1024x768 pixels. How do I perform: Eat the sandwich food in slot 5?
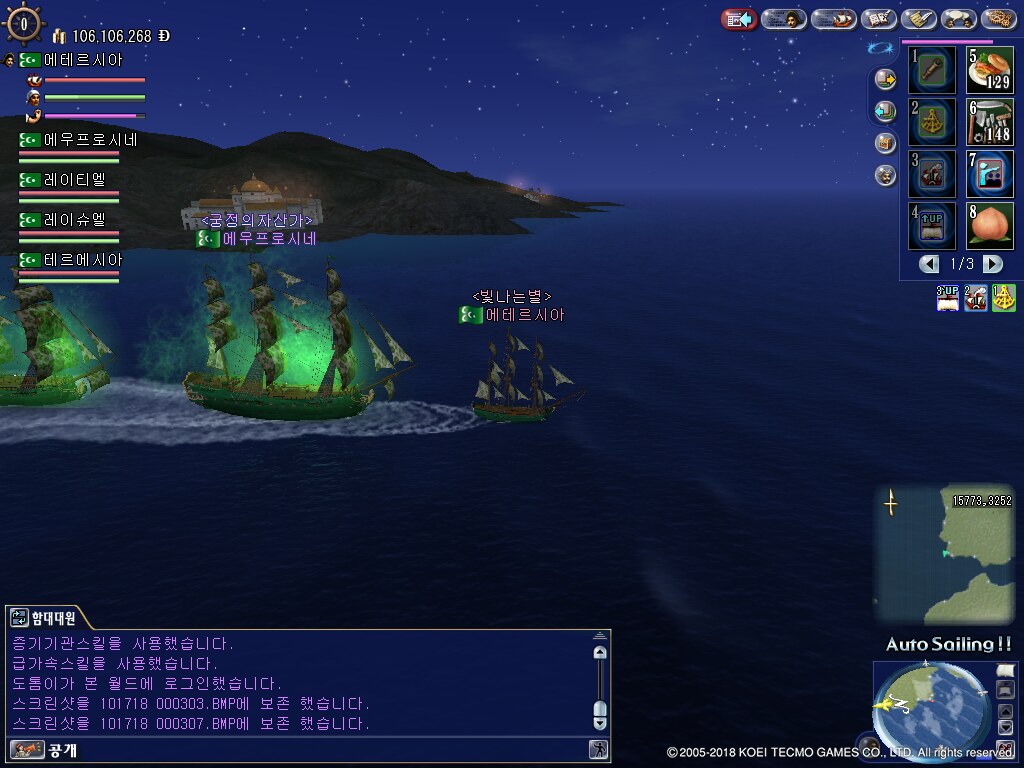pyautogui.click(x=990, y=70)
